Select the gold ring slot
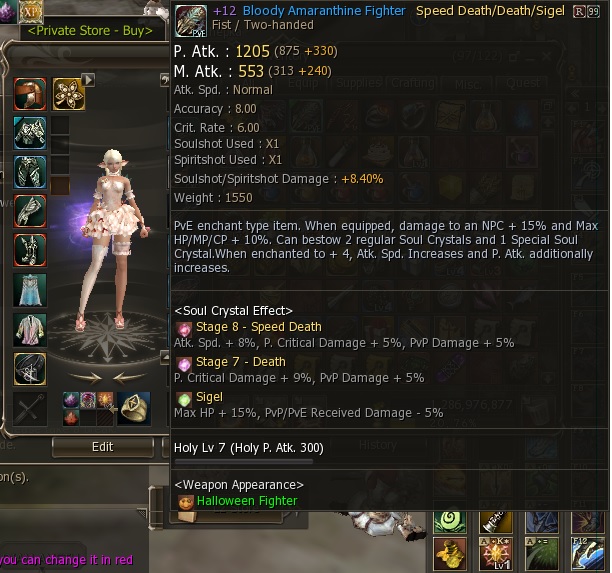 click(x=134, y=406)
